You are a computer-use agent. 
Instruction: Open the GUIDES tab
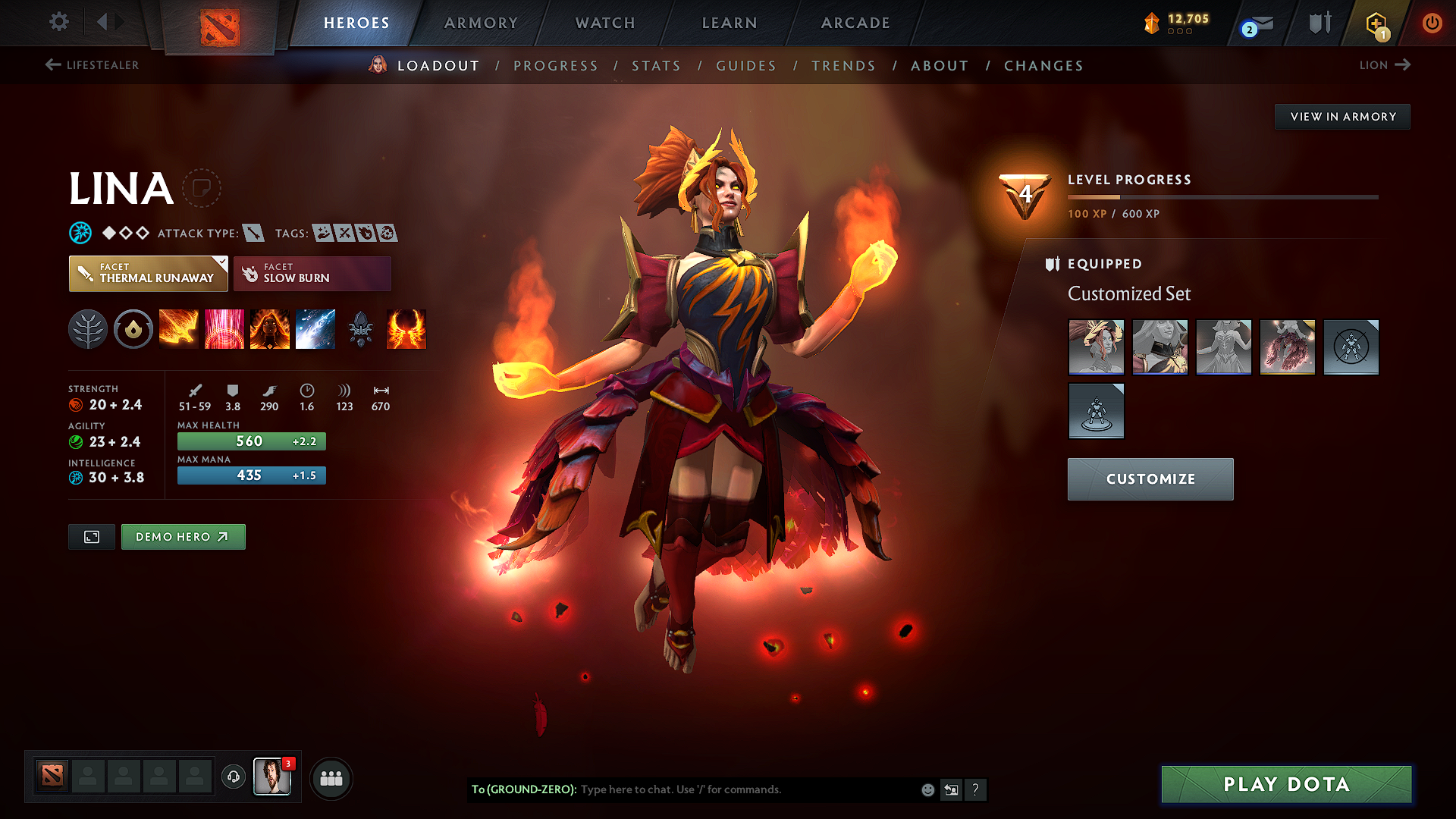point(745,66)
